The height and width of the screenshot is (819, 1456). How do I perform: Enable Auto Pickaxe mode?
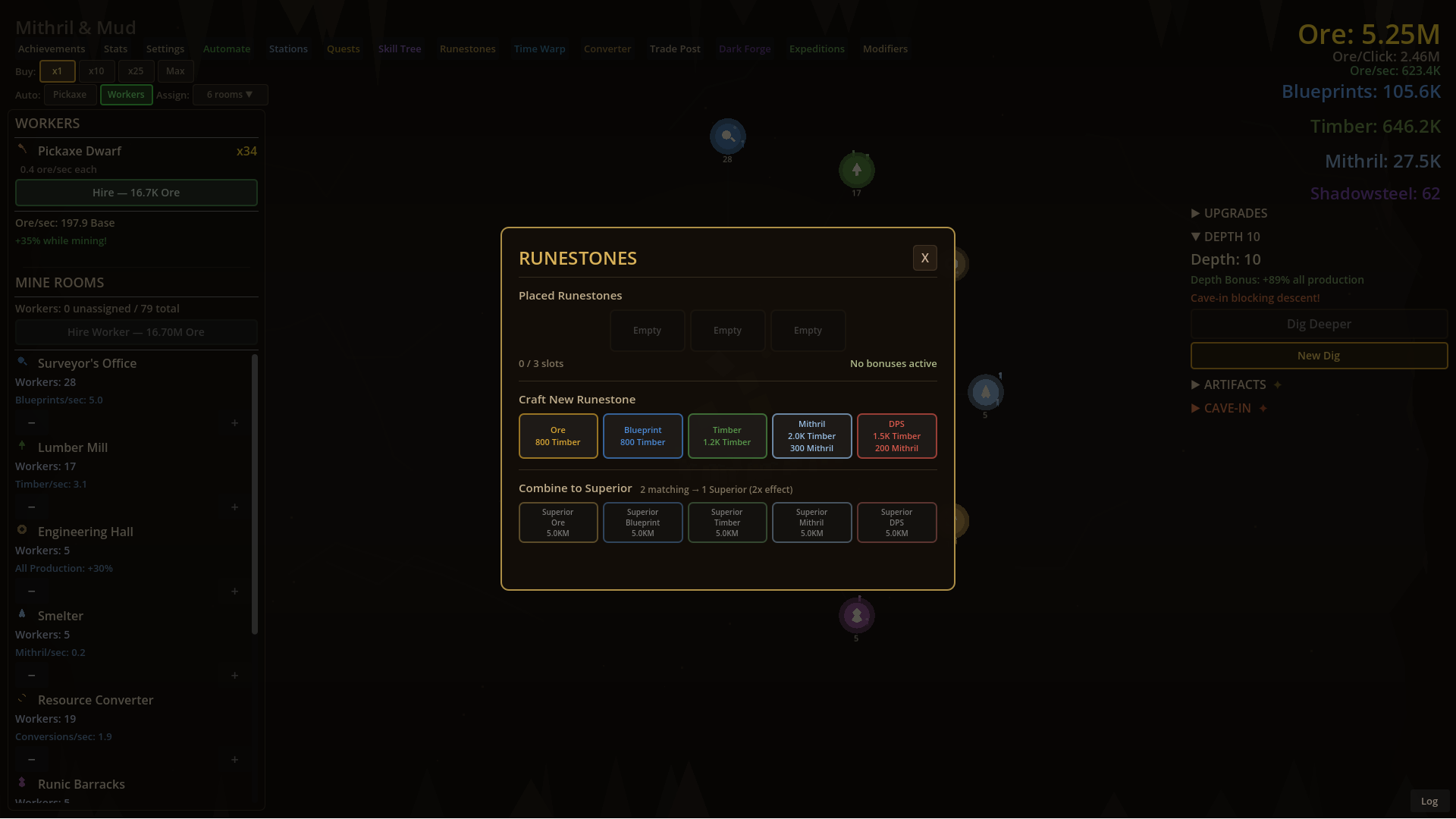coord(70,94)
